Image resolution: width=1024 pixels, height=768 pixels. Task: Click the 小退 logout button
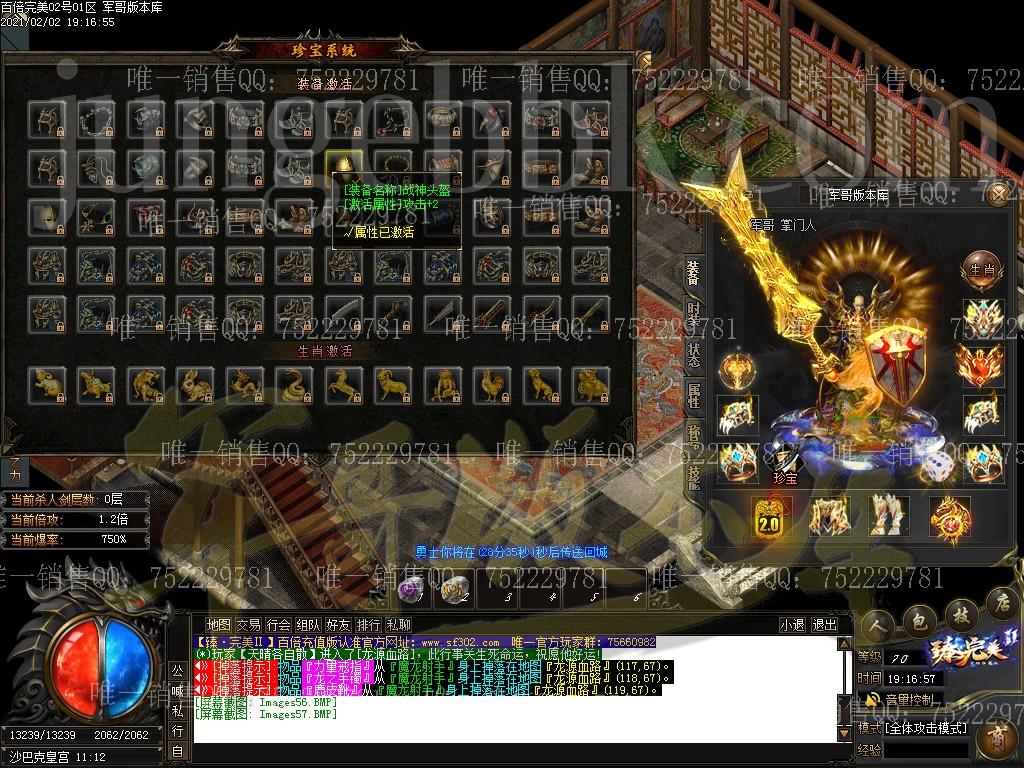(x=793, y=625)
